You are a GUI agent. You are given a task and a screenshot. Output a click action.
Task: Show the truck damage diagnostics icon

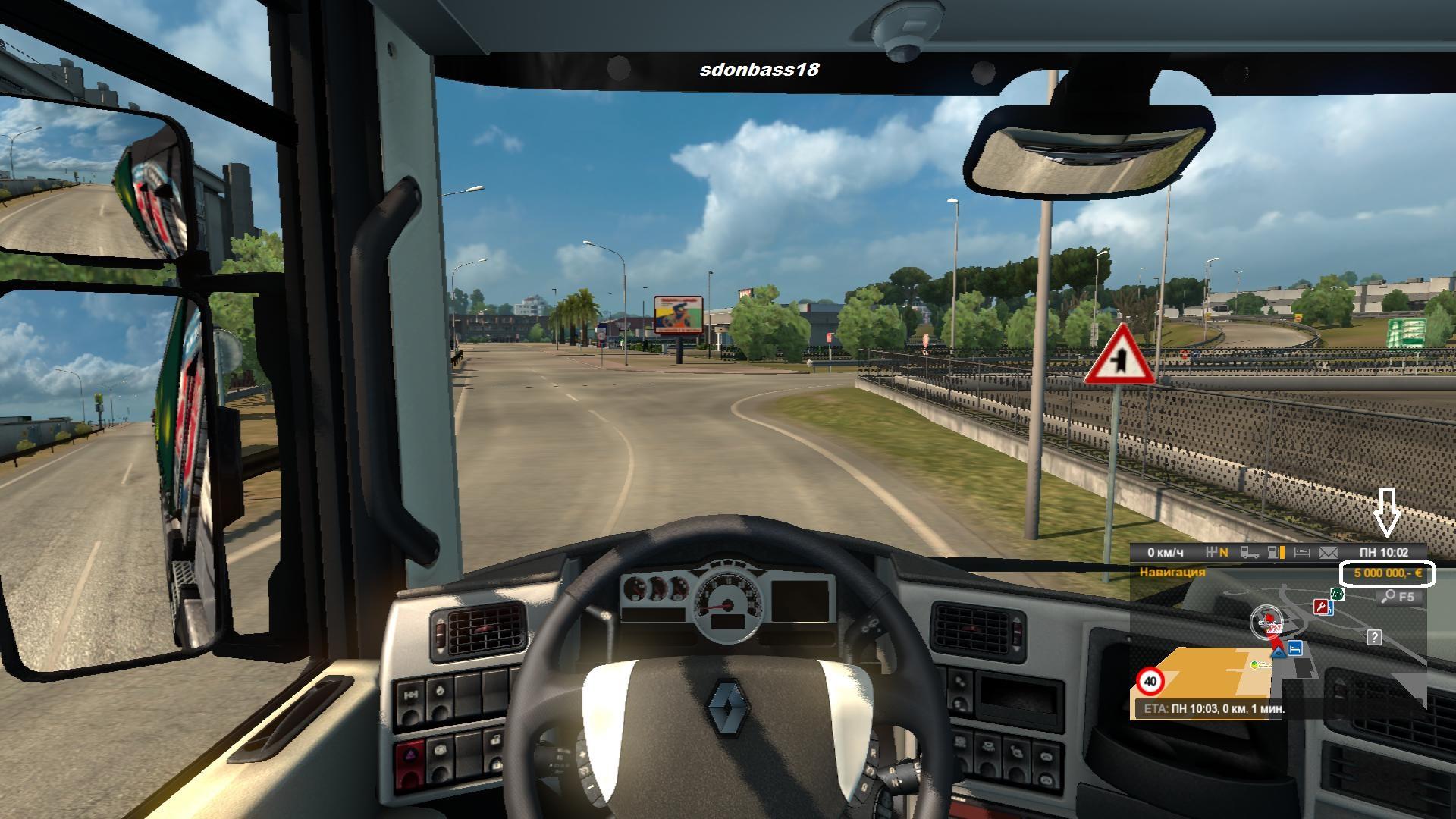coord(1250,553)
